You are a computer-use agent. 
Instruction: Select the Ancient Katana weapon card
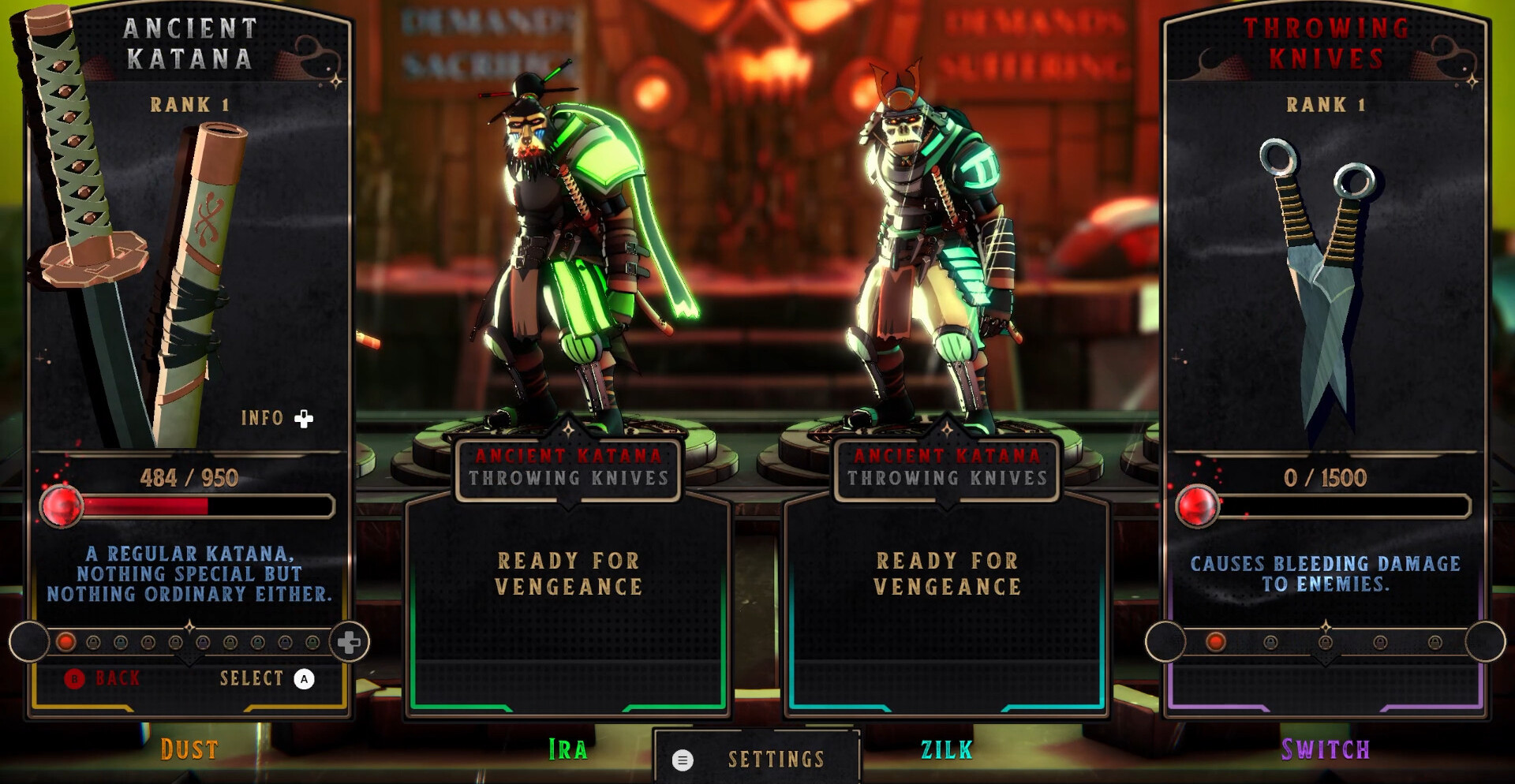pyautogui.click(x=189, y=260)
